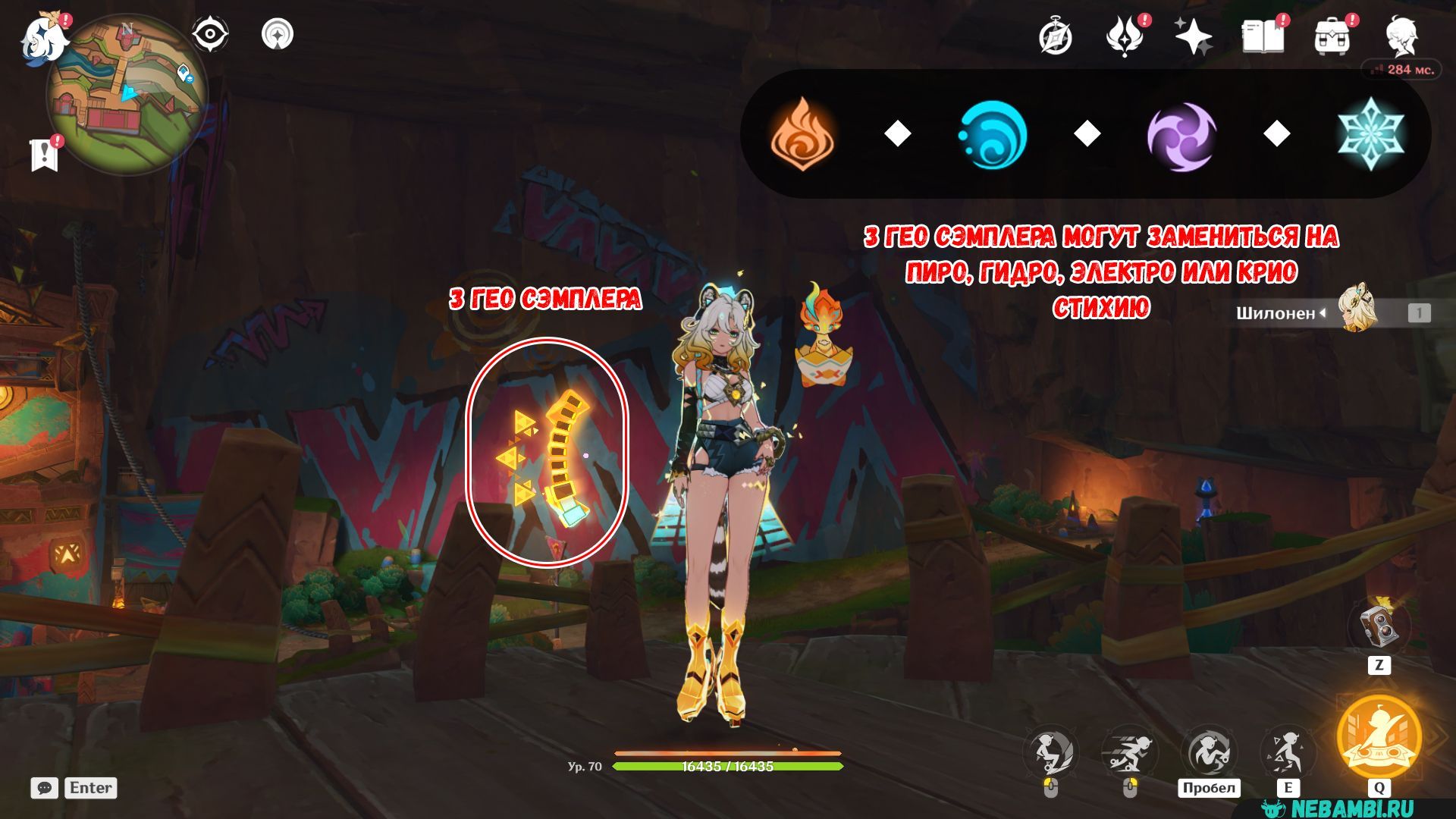The width and height of the screenshot is (1456, 819).
Task: Open the character head silhouette screen
Action: (x=1401, y=37)
